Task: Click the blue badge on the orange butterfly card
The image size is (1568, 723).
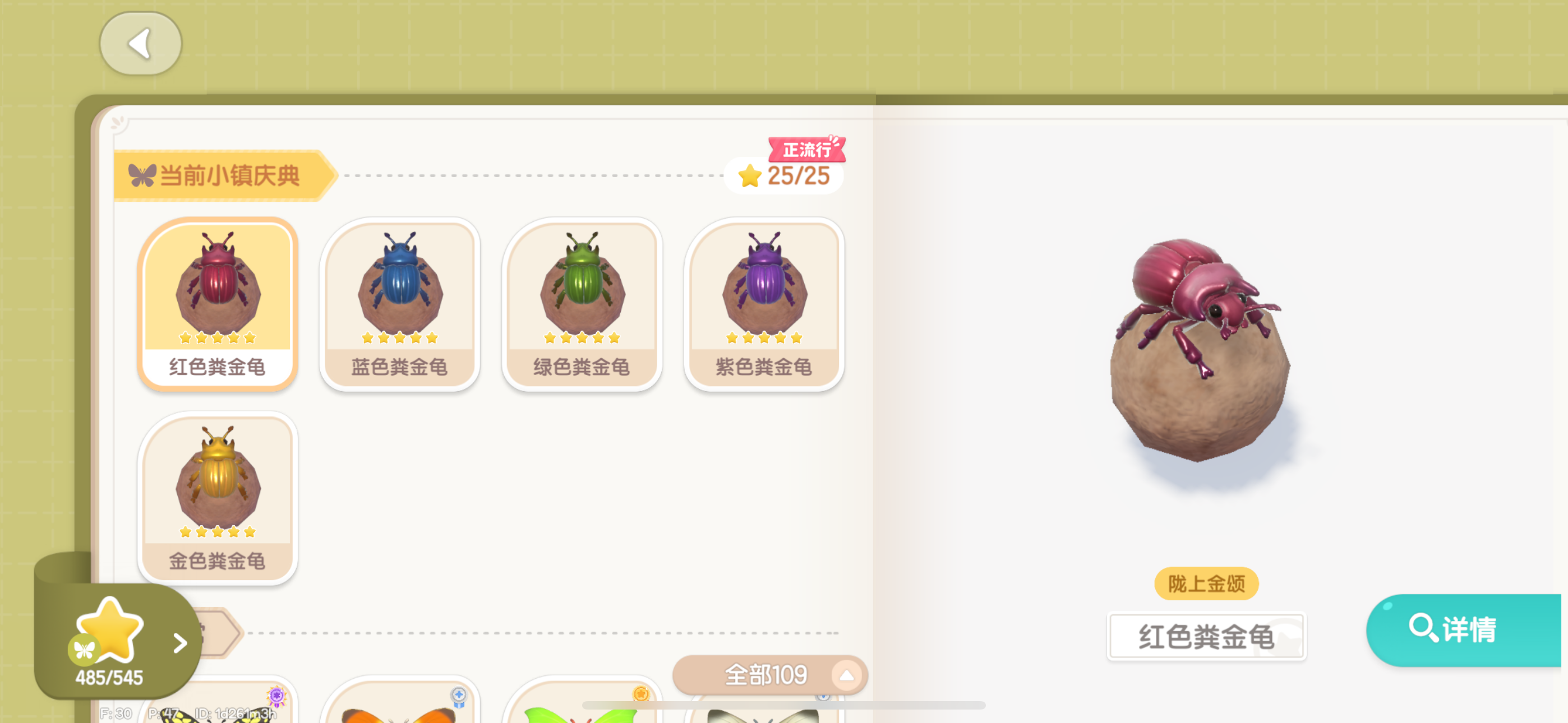Action: 458,696
